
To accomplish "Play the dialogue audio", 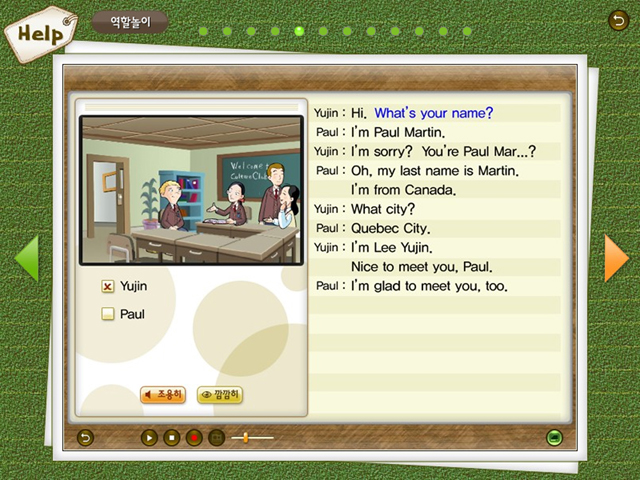I will point(149,437).
